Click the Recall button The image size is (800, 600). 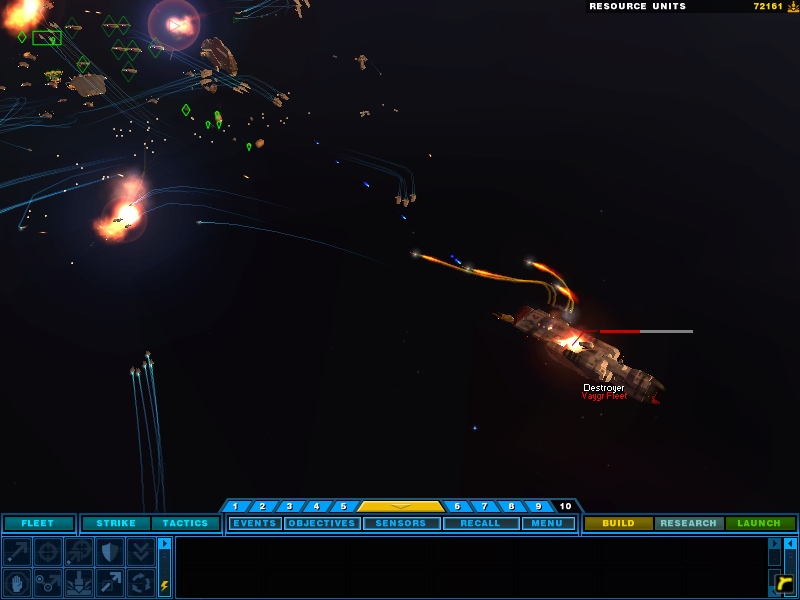coord(480,523)
